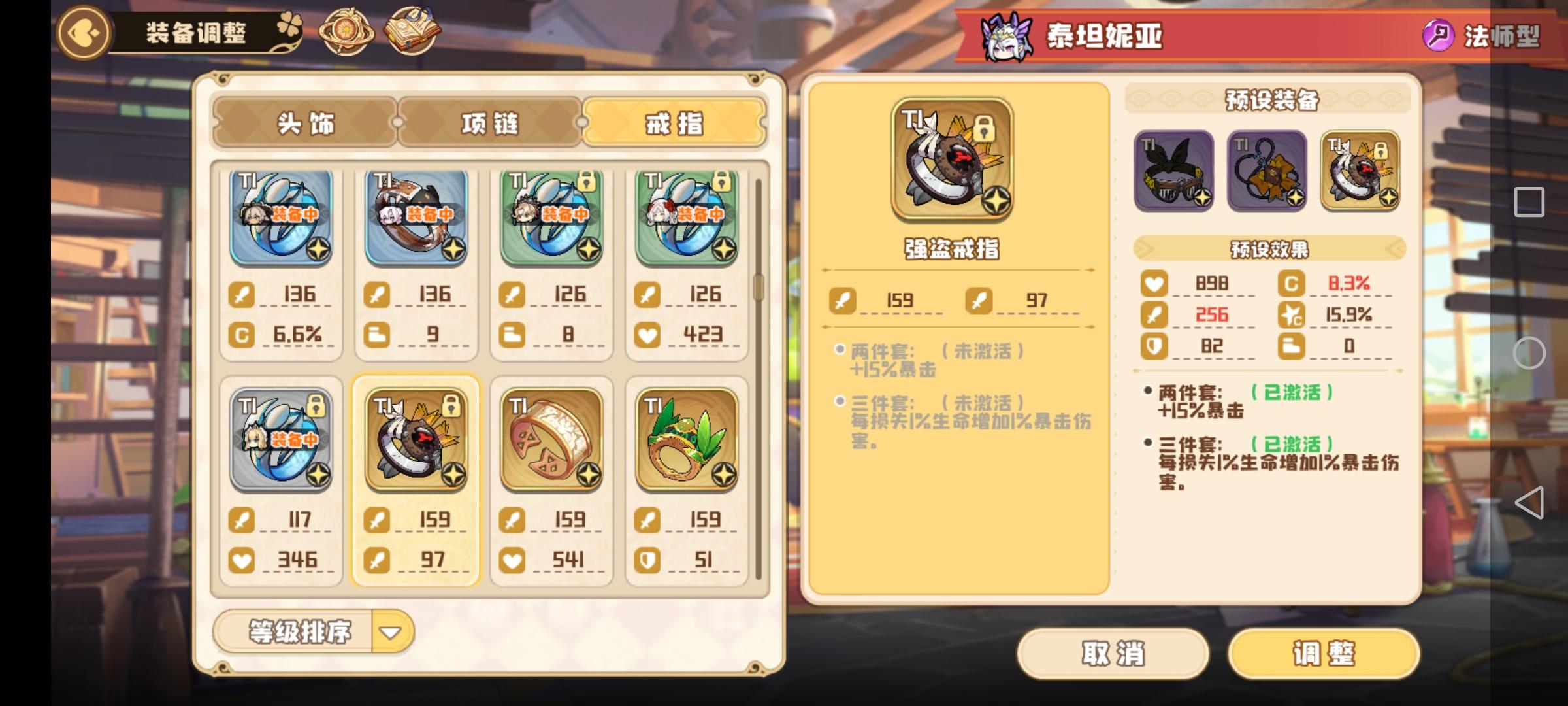
Task: Select the green leaf ring in the grid
Action: 687,439
